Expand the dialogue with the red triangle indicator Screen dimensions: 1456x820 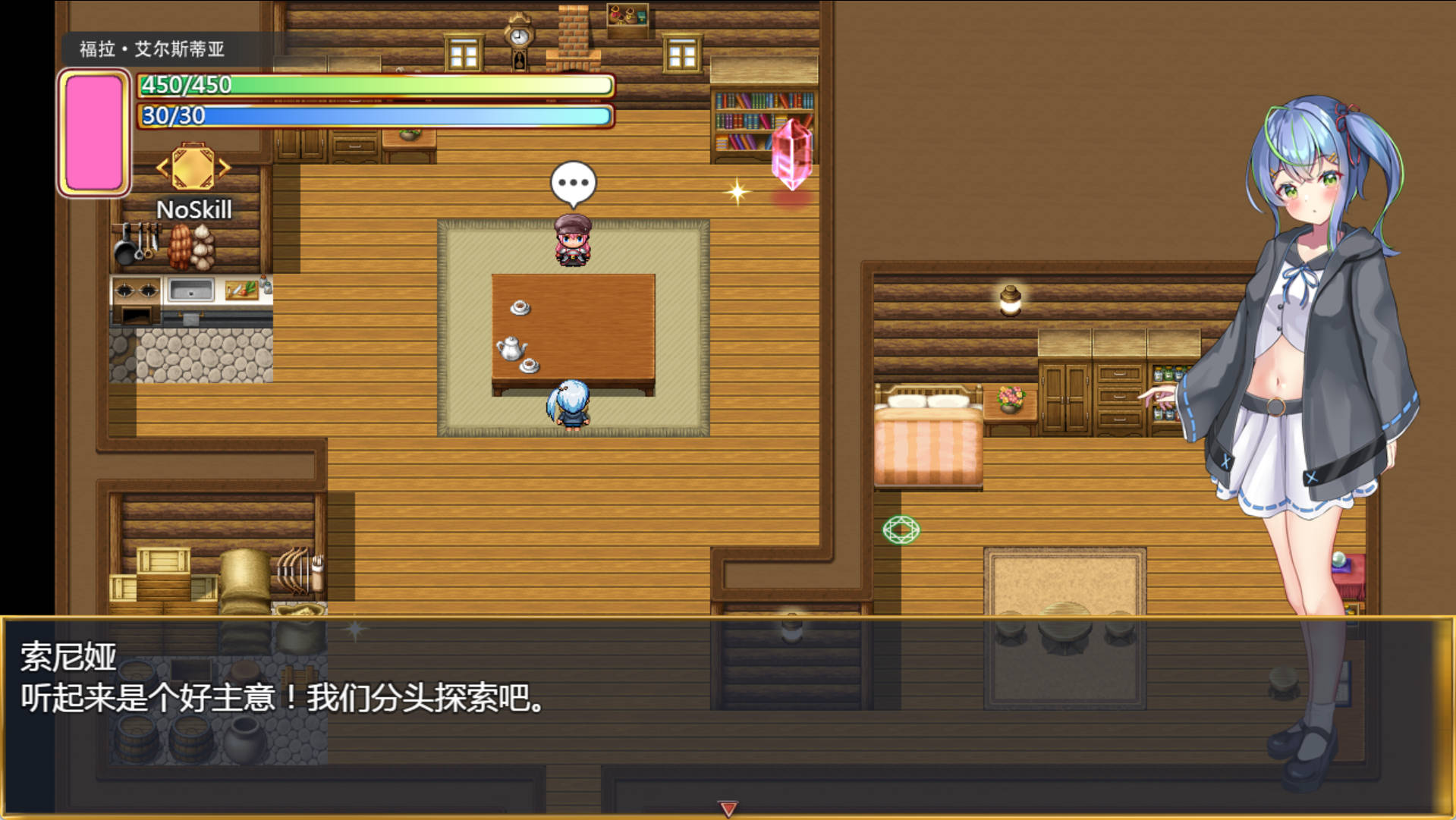pos(728,808)
